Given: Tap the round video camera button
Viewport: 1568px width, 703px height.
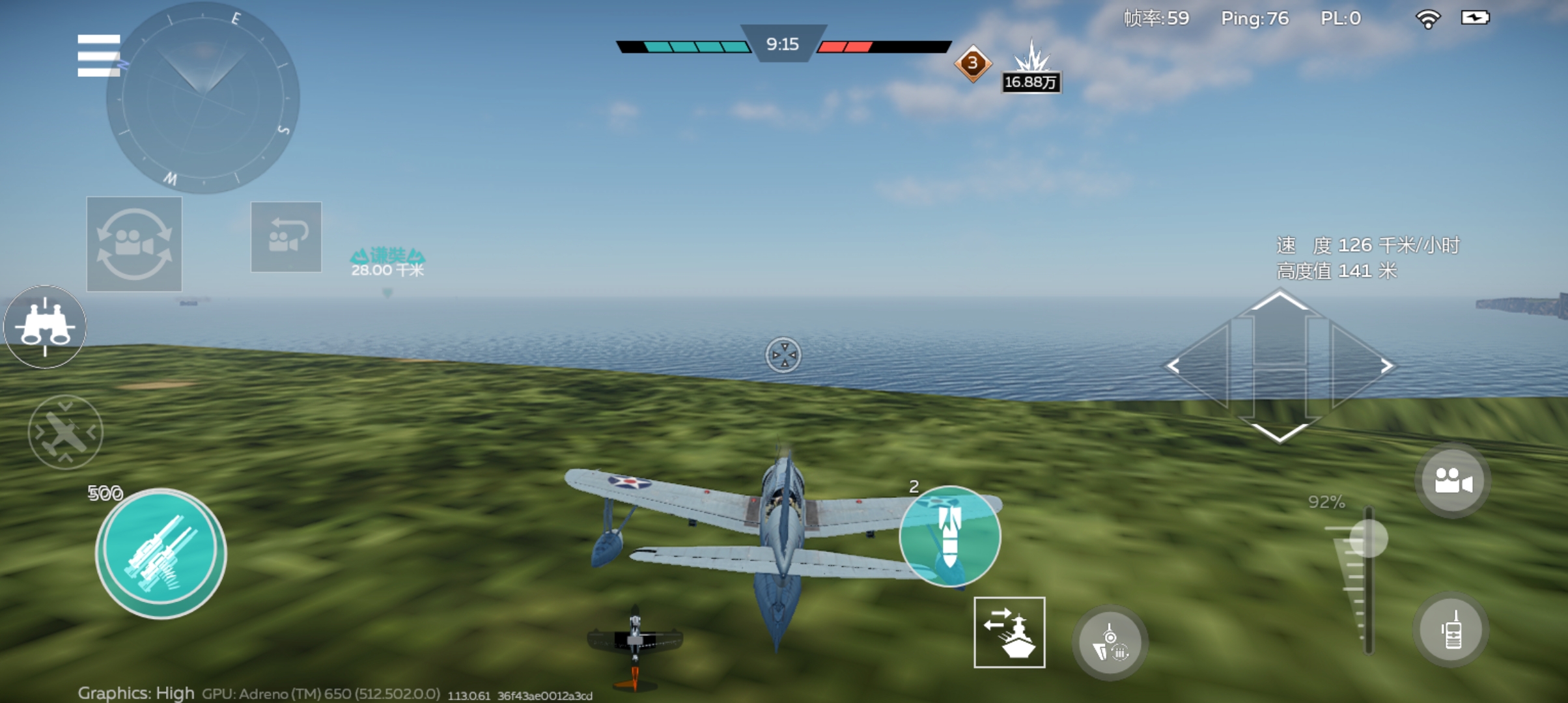Looking at the screenshot, I should [x=1452, y=482].
